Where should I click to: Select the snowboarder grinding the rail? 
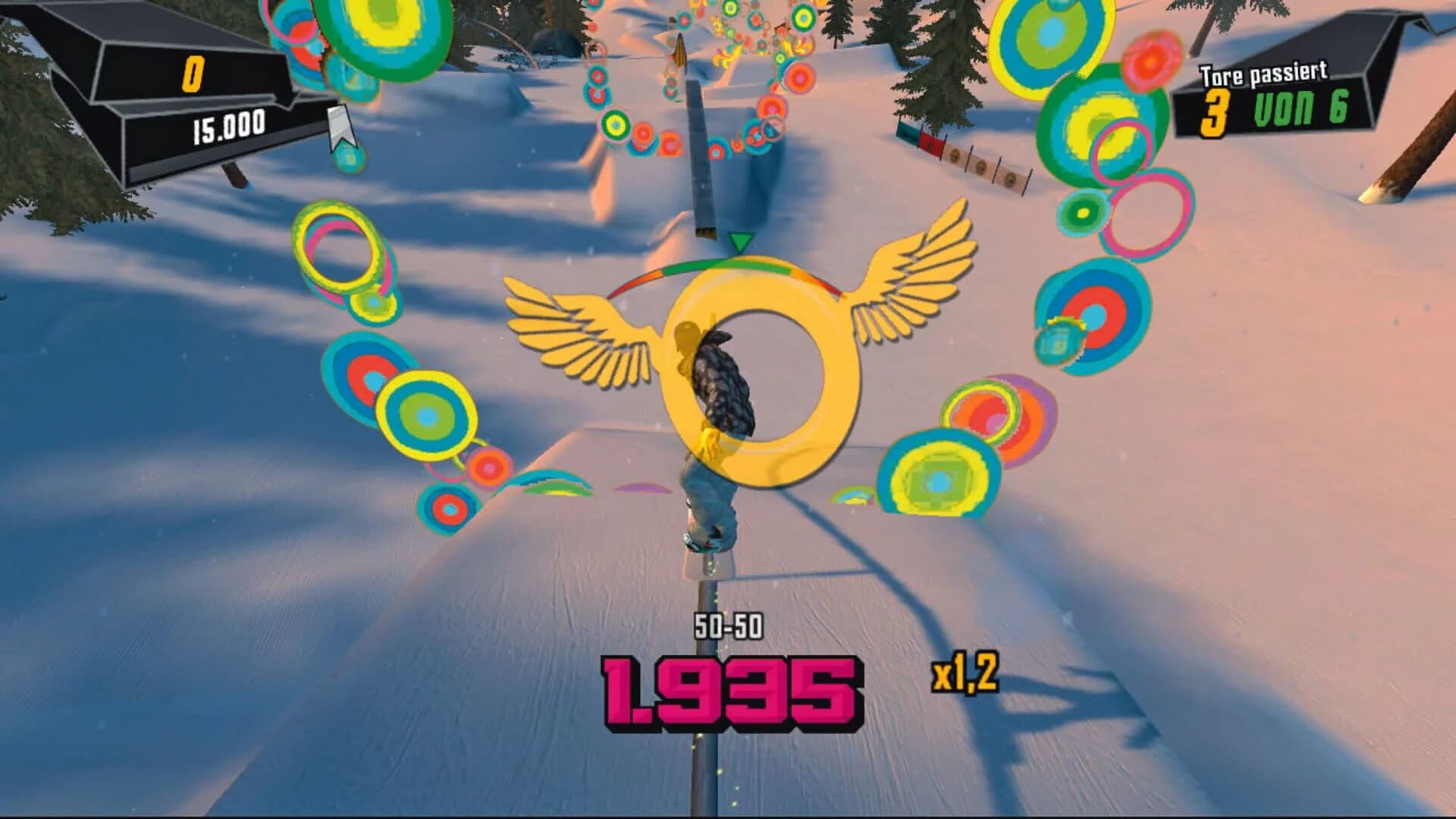click(x=713, y=440)
